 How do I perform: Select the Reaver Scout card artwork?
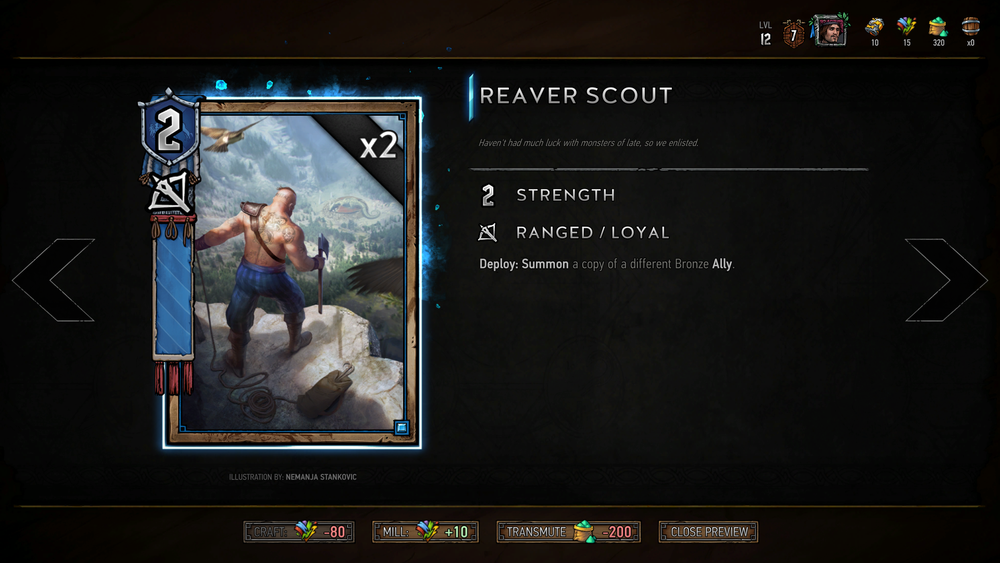291,272
